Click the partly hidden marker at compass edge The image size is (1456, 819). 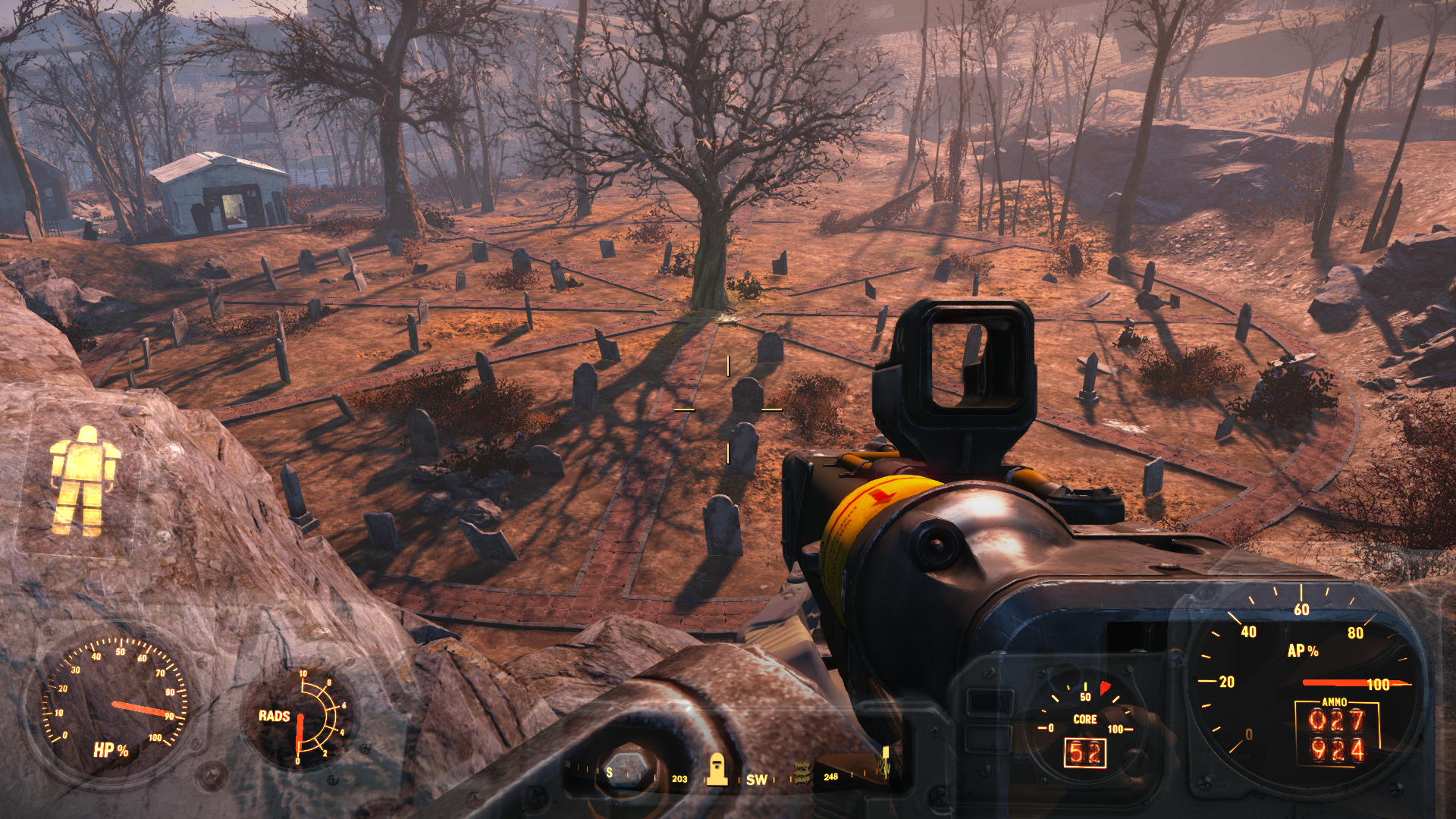(x=884, y=763)
